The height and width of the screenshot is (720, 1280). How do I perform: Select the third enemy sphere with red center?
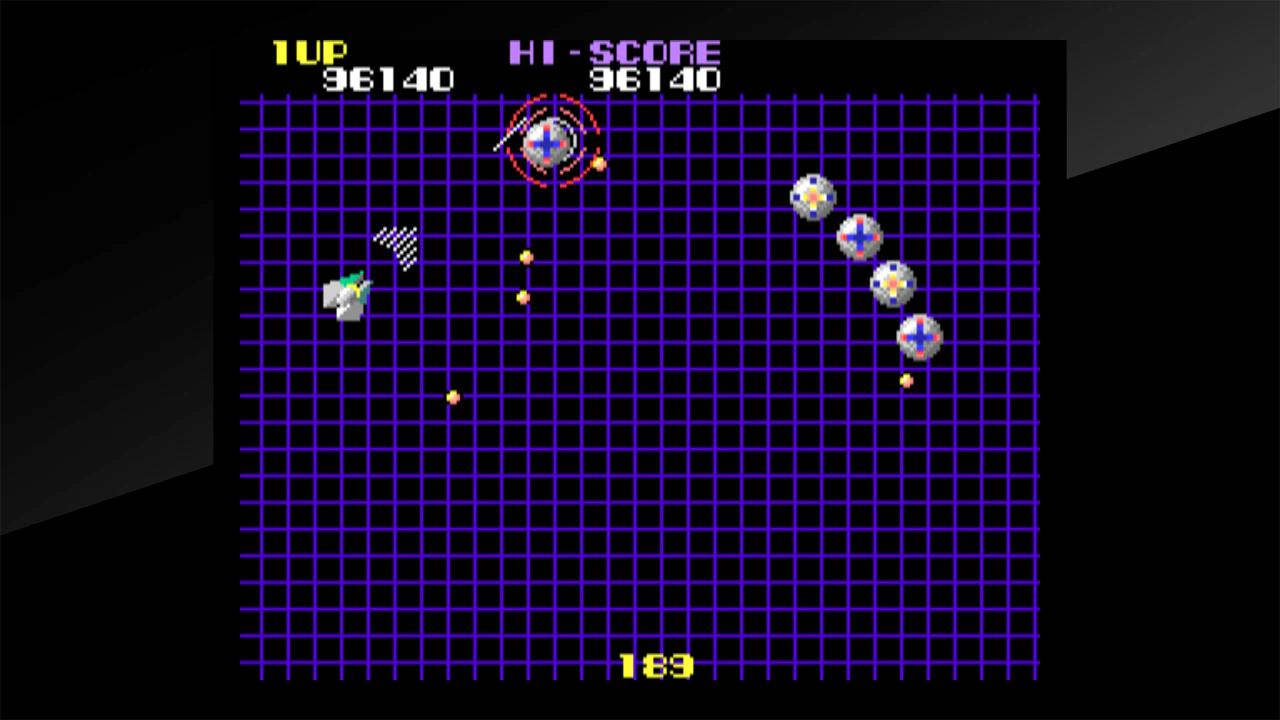coord(891,283)
